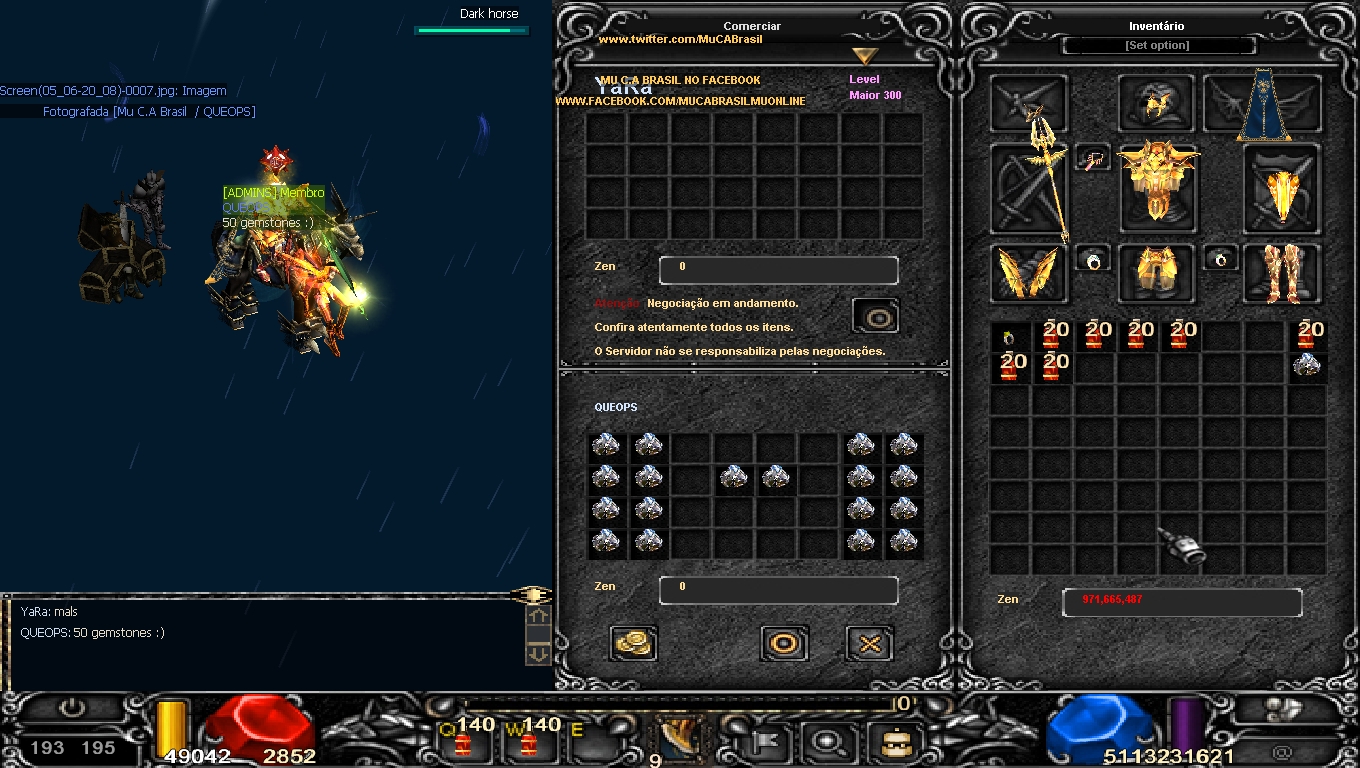Select the equipped golden helm slot

[x=1156, y=103]
